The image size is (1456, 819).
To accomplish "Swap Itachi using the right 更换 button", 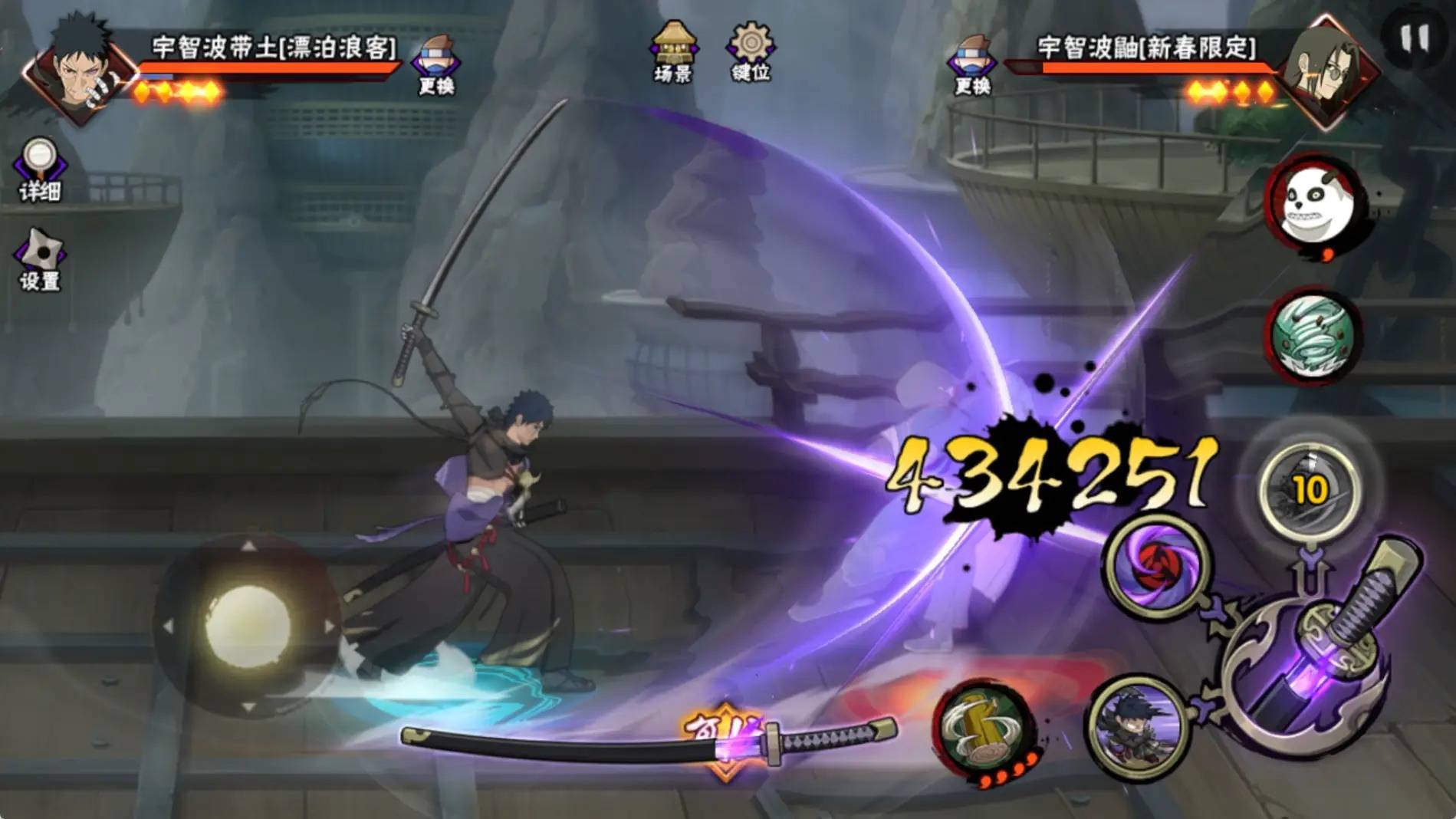I will point(971,64).
